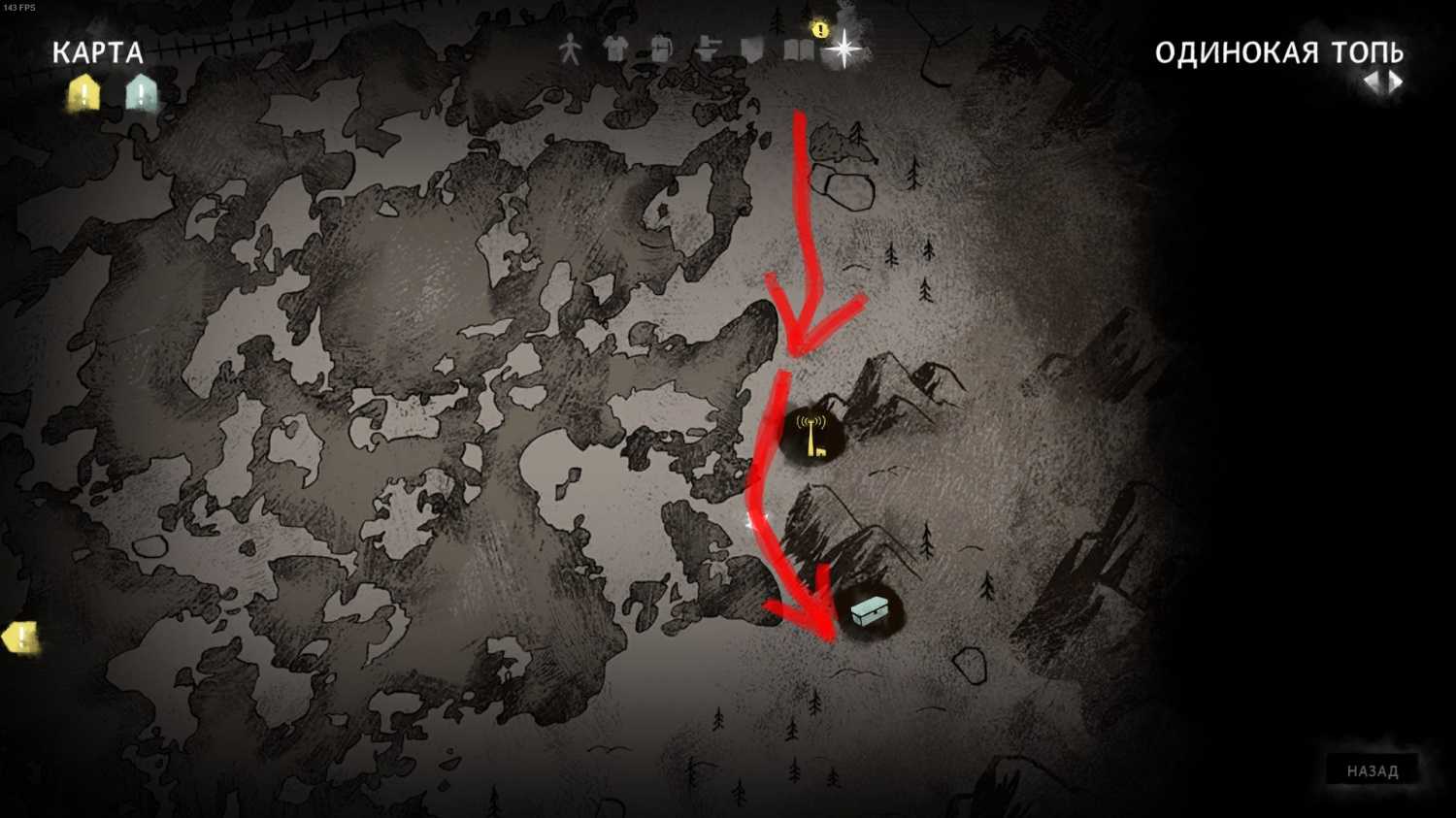Select the teal supply cache marker on the map
Viewport: 1456px width, 818px height.
869,611
